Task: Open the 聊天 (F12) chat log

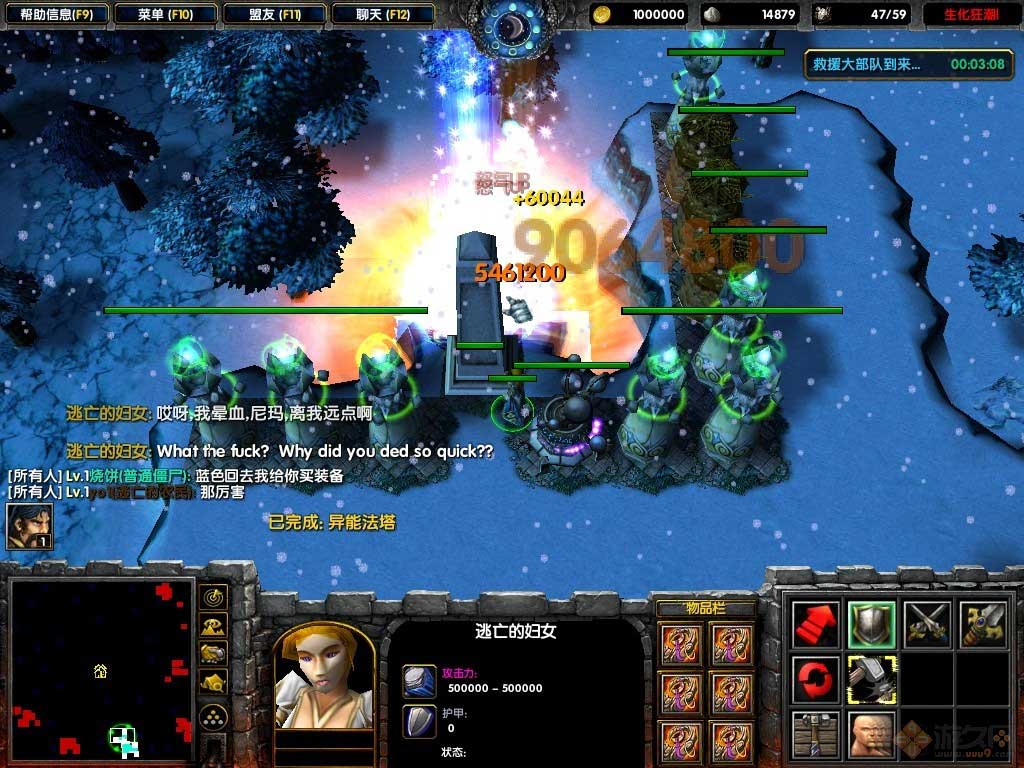Action: pyautogui.click(x=381, y=14)
